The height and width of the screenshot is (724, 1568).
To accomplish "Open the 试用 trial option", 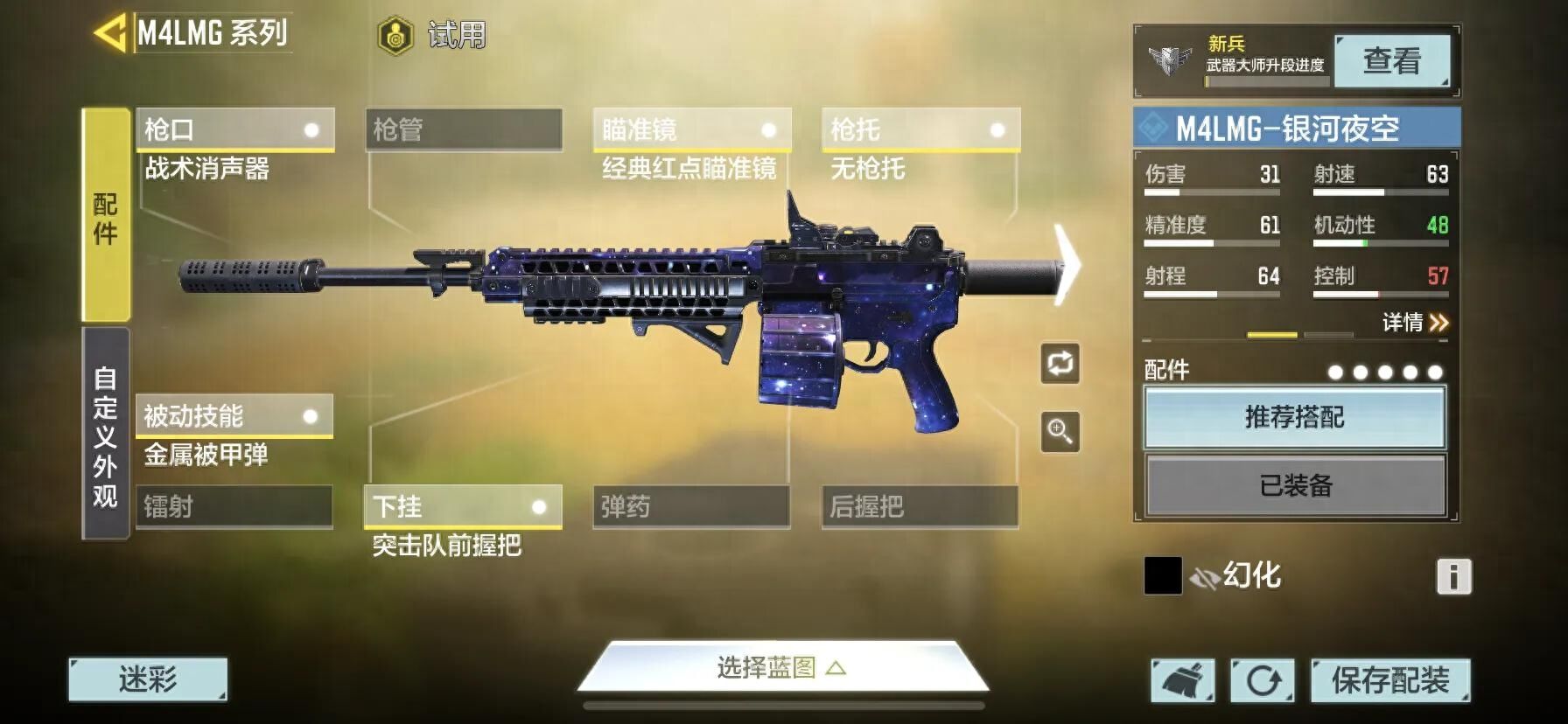I will point(432,36).
